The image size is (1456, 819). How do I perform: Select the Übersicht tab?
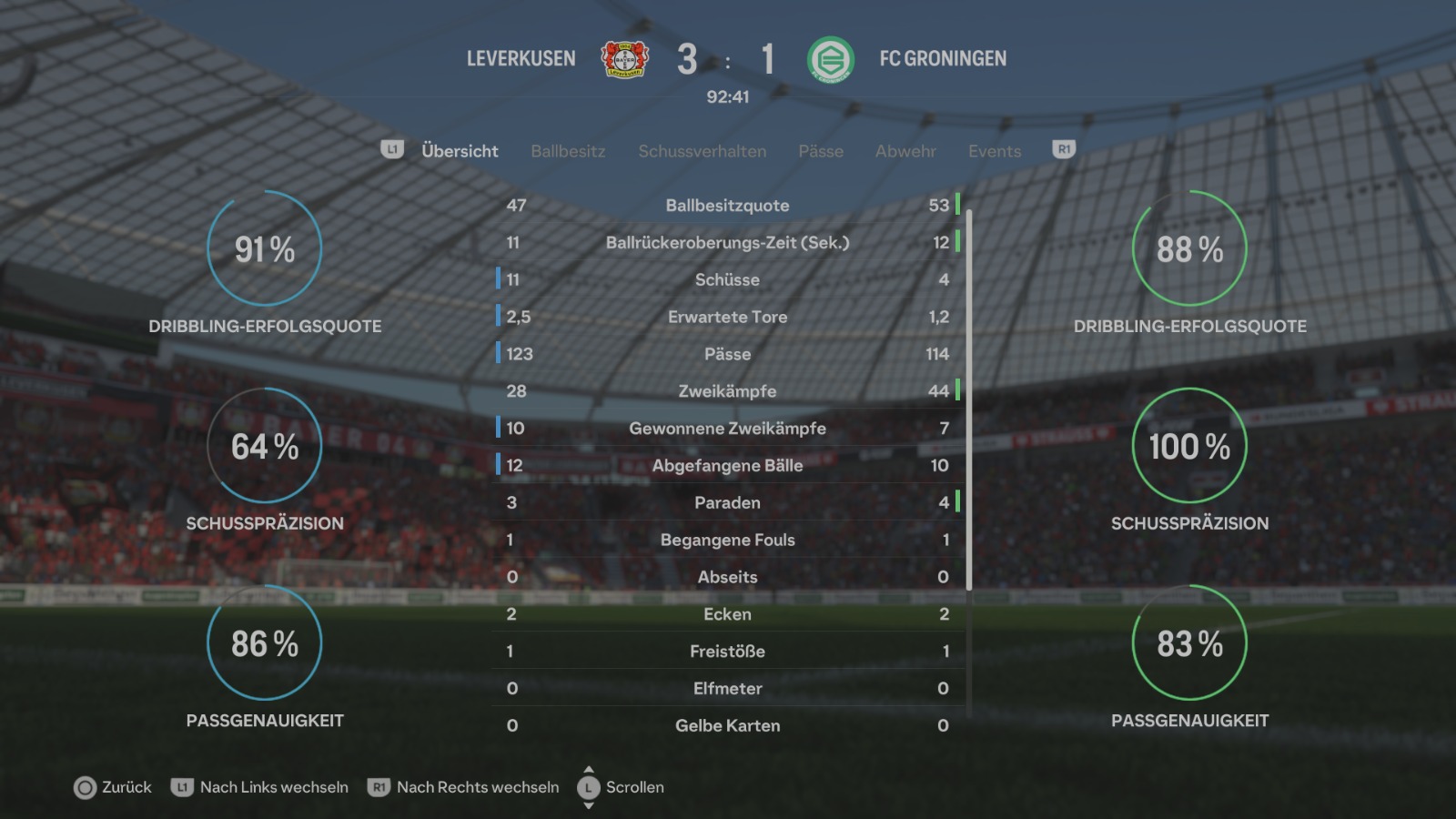(460, 151)
